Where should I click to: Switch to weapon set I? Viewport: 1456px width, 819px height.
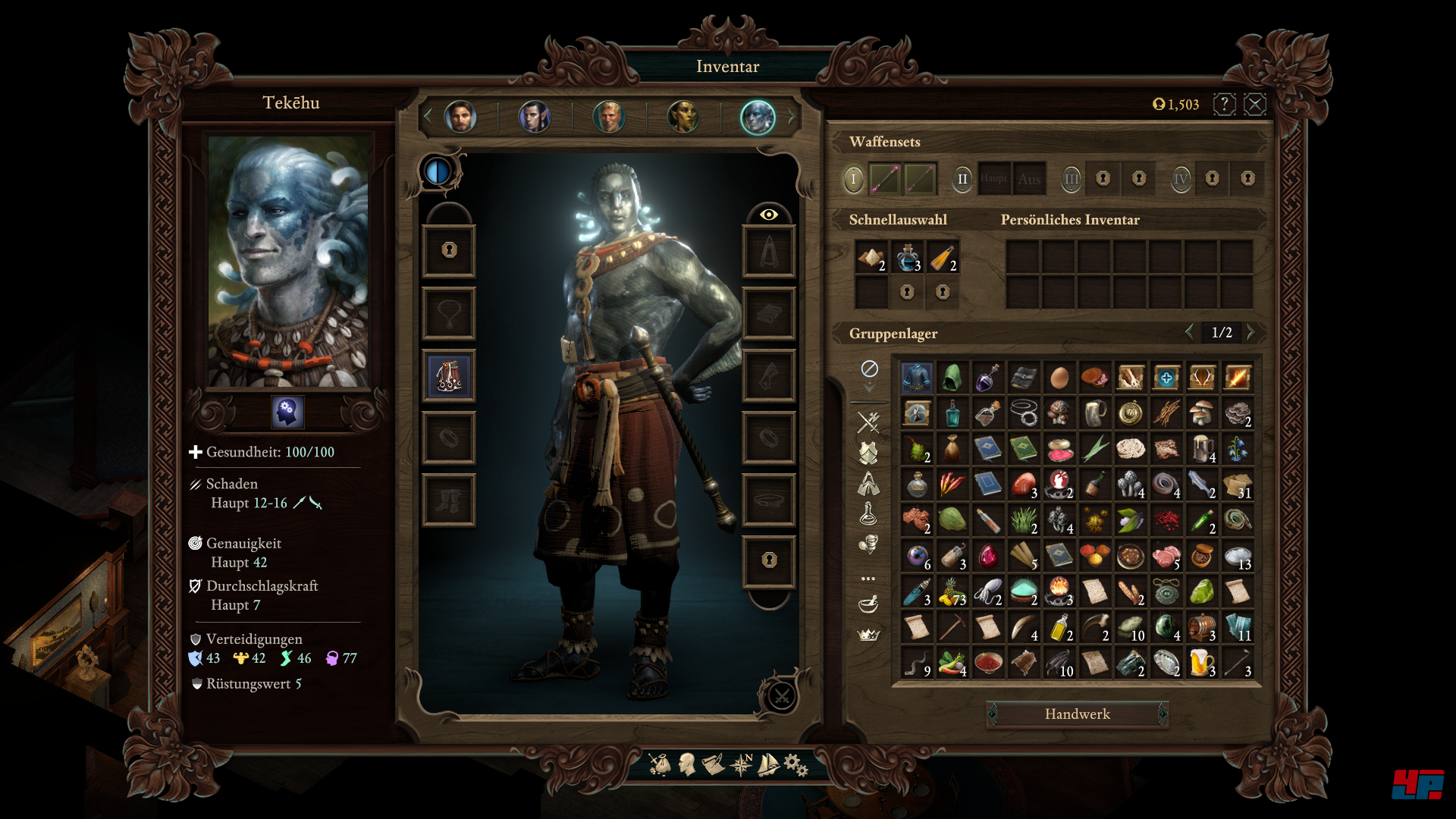[855, 179]
